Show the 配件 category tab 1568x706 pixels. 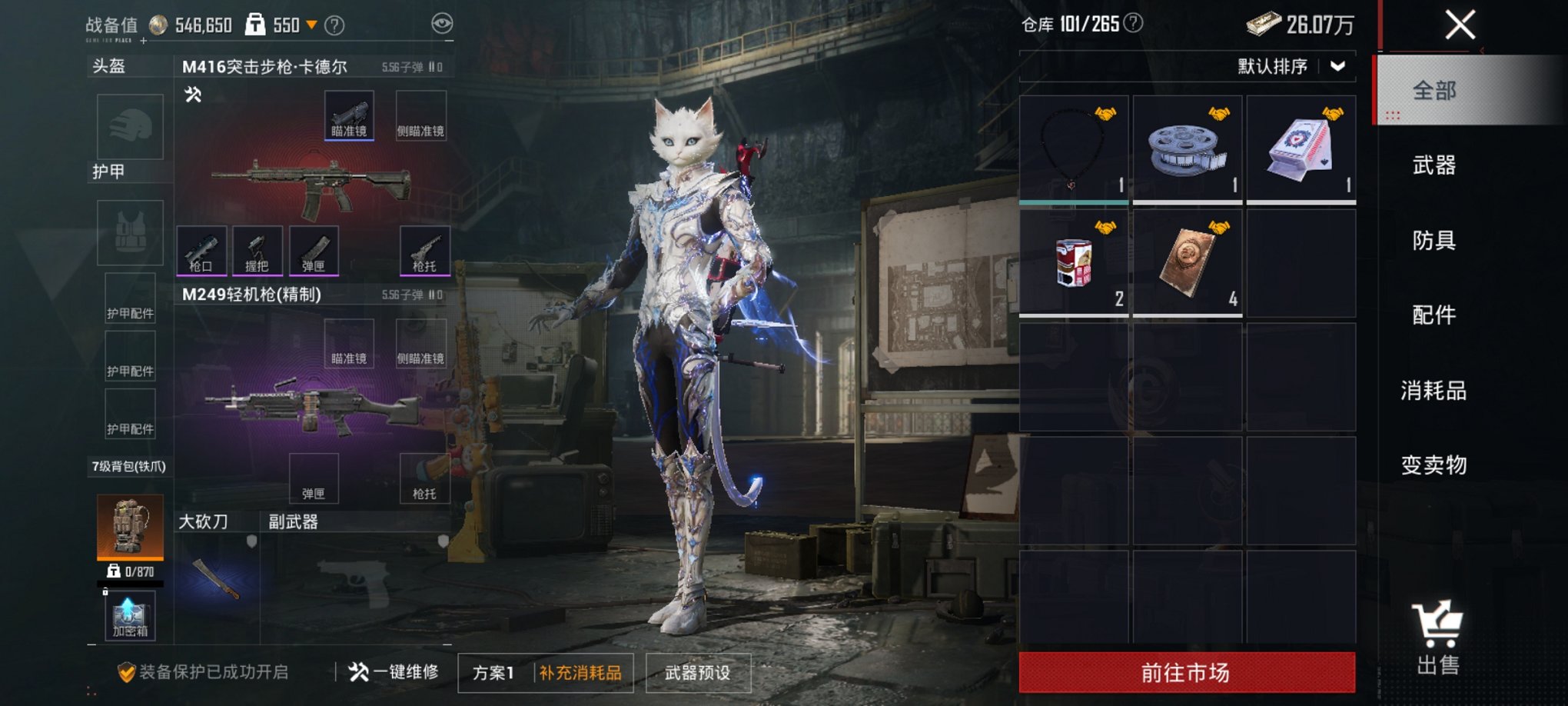click(x=1433, y=315)
